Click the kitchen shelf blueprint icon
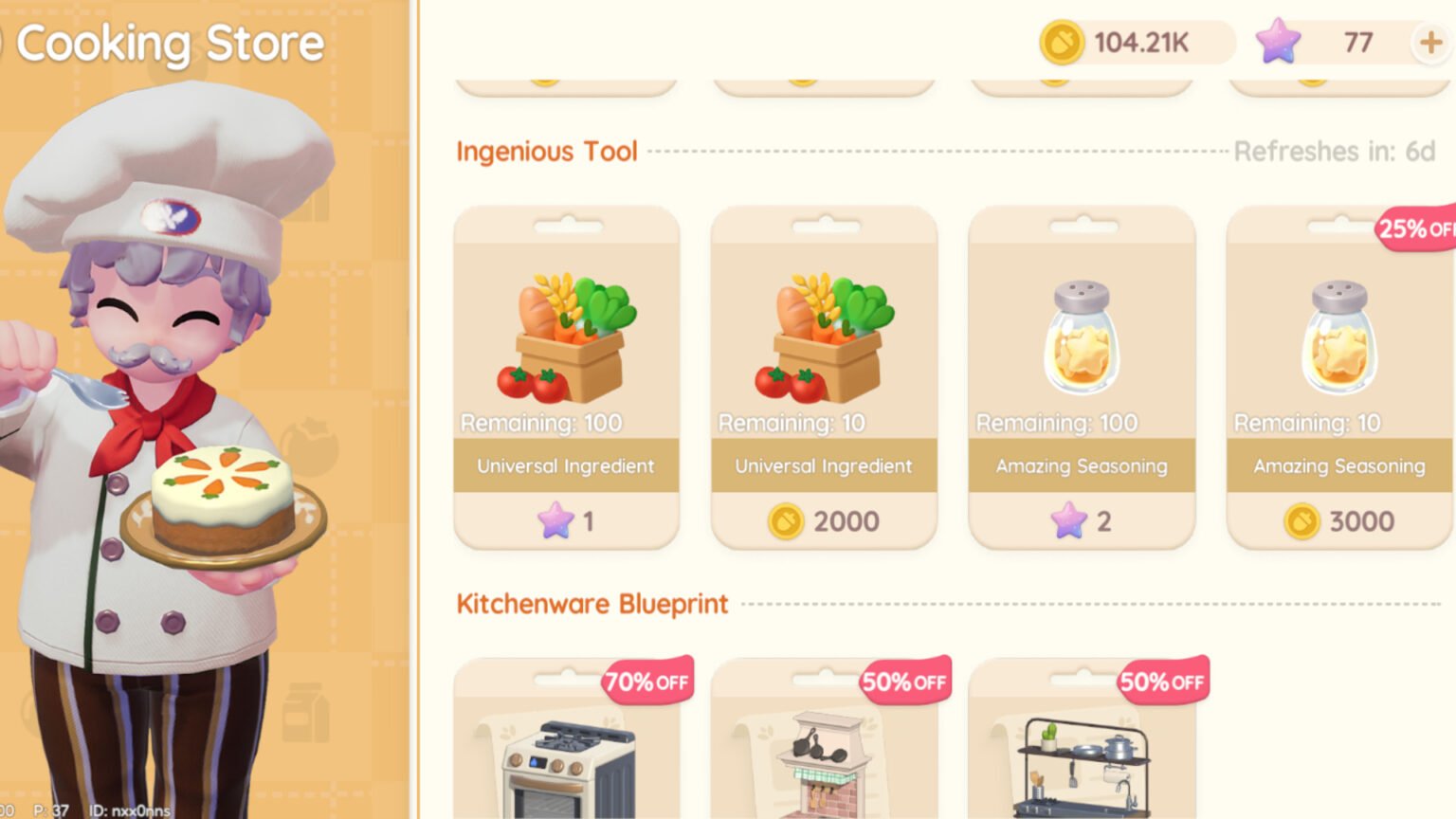Image resolution: width=1456 pixels, height=819 pixels. pos(1082,758)
